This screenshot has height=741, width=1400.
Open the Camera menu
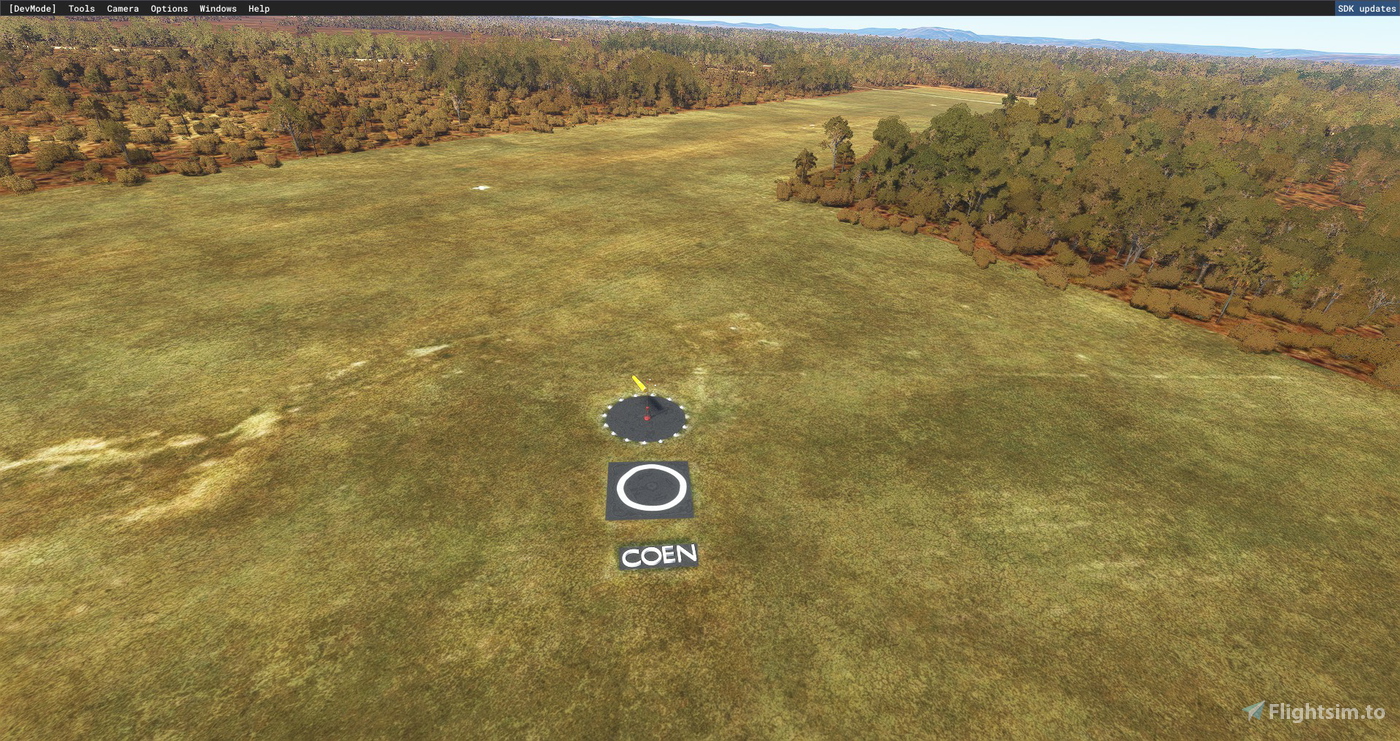[122, 8]
